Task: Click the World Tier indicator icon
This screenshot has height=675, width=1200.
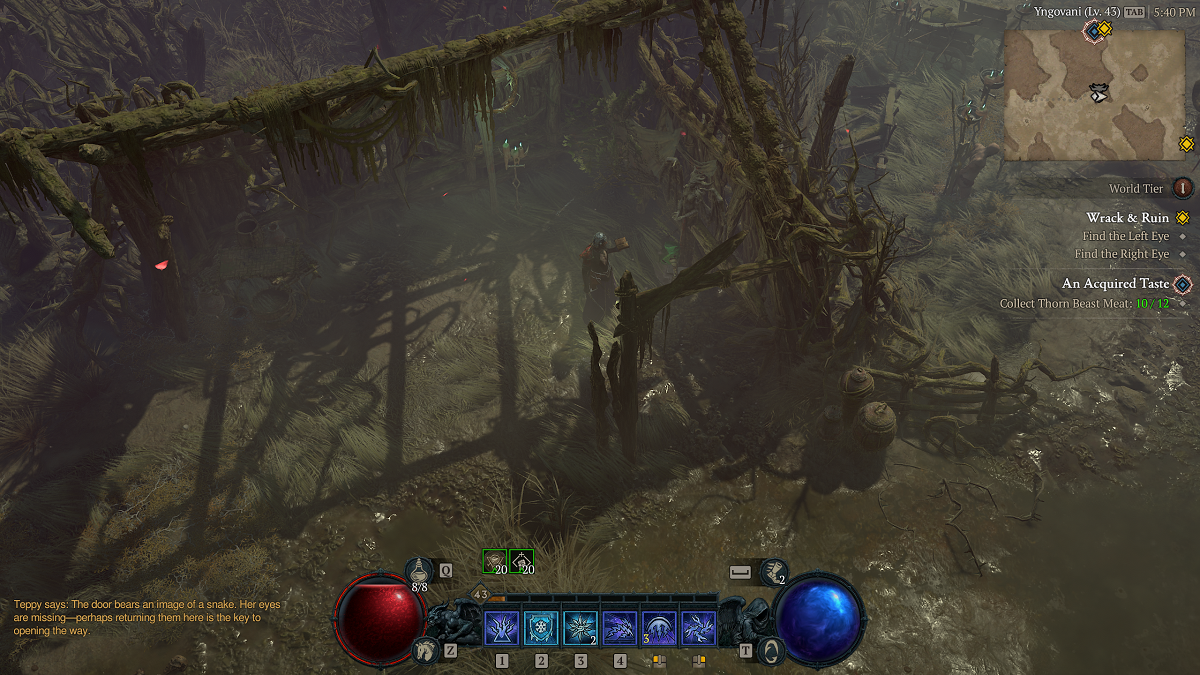Action: pyautogui.click(x=1183, y=188)
